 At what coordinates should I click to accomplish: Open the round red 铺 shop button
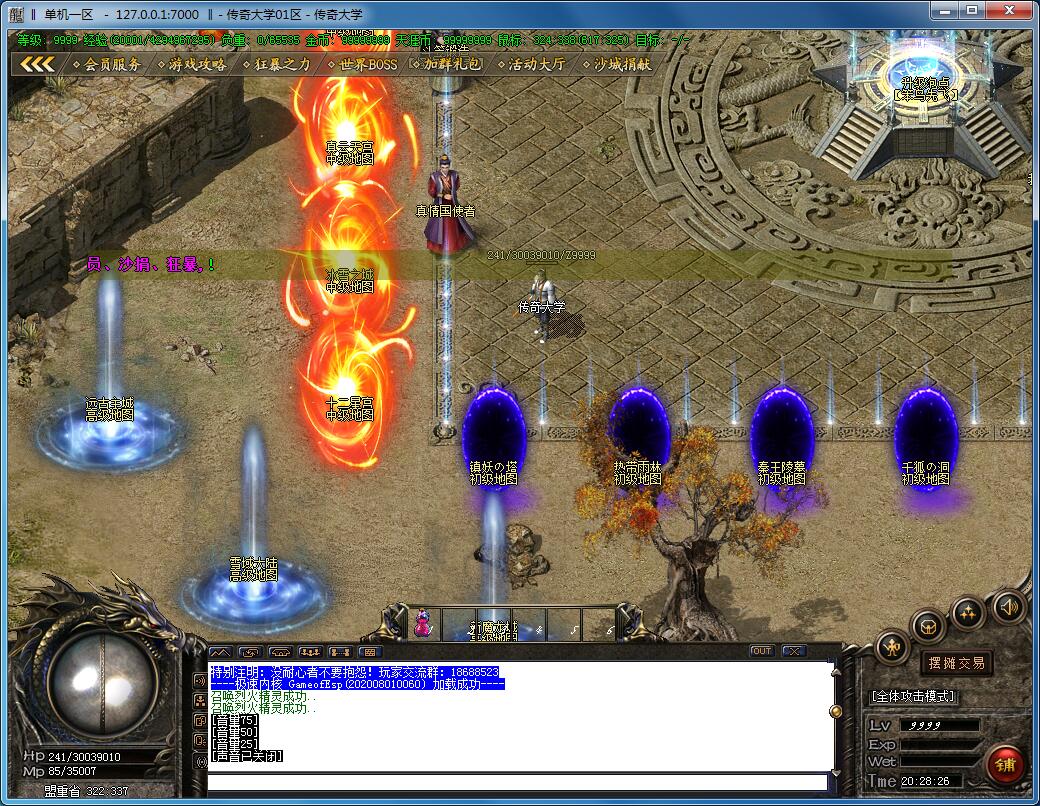(1004, 765)
